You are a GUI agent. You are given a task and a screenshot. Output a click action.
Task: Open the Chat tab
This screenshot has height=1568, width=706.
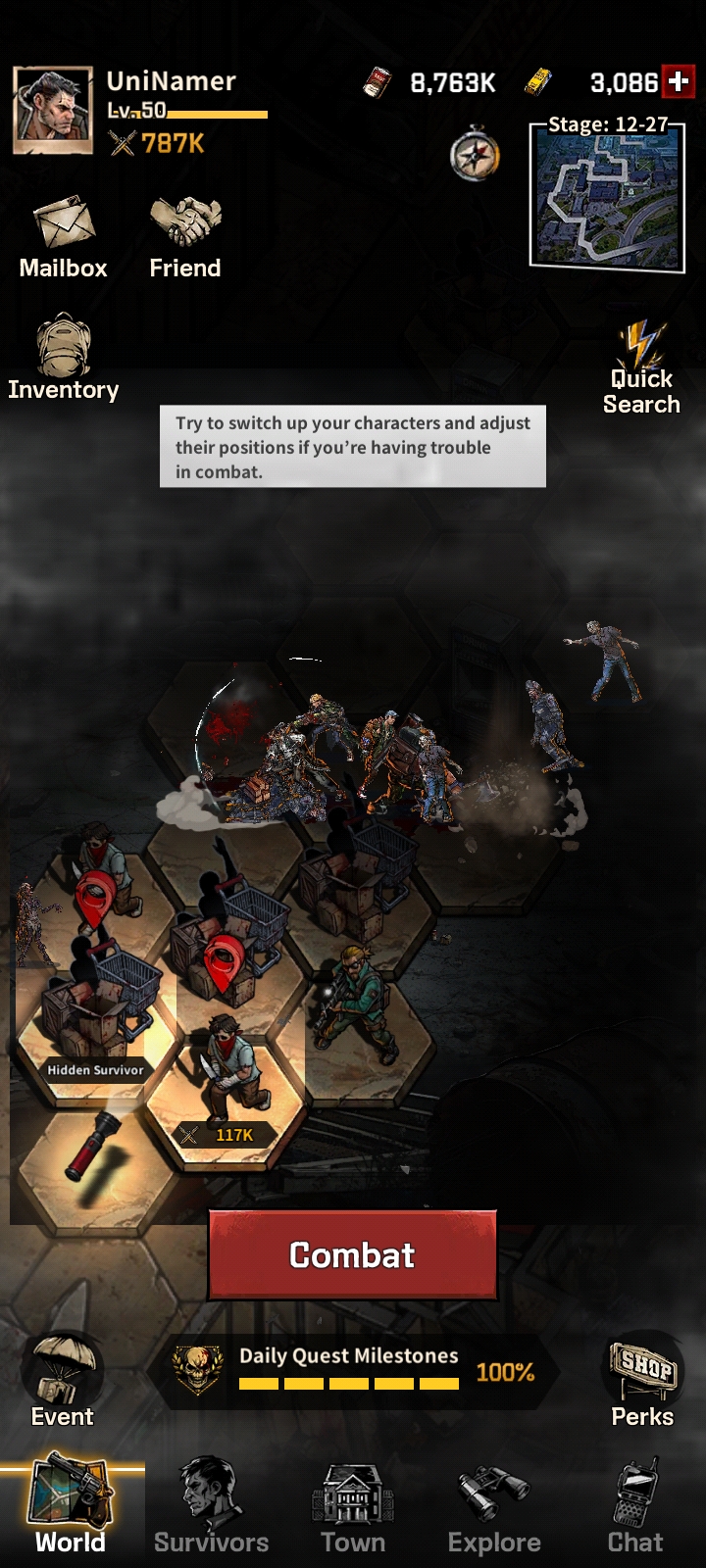click(635, 1509)
